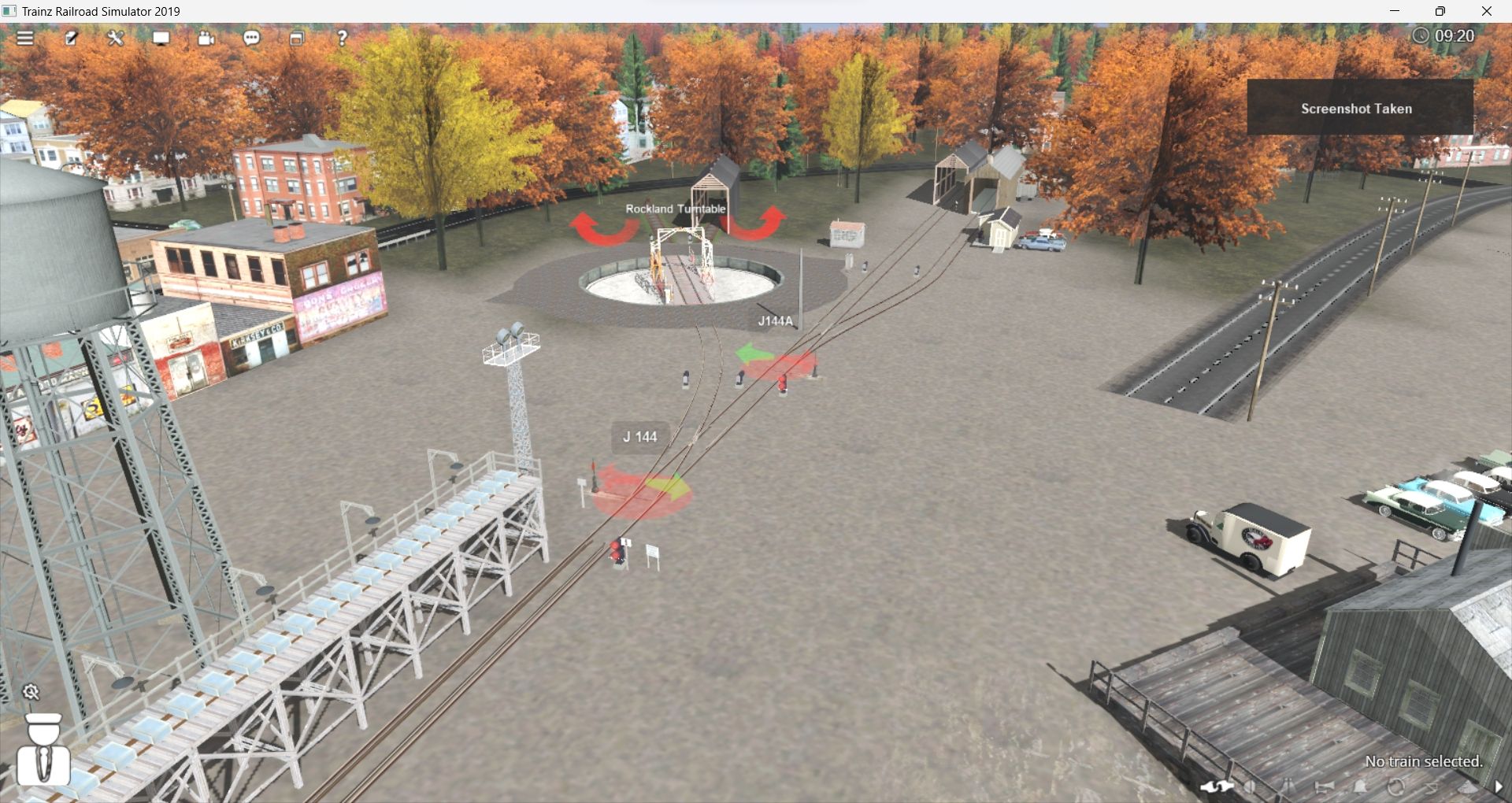This screenshot has height=803, width=1512.
Task: Click the 09:20 clock display
Action: (1456, 35)
